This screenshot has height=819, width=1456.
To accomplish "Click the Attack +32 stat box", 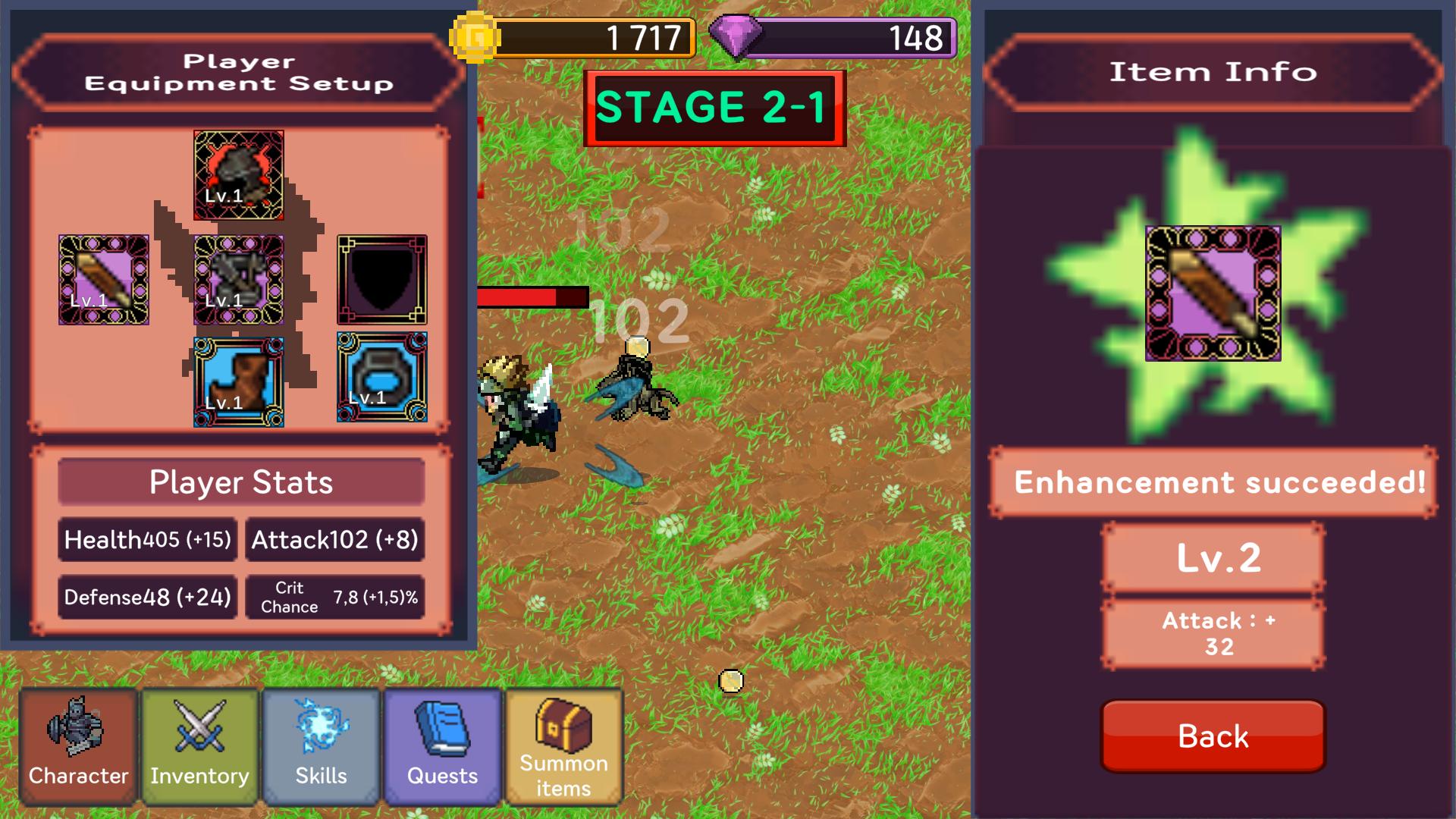I will (1213, 633).
